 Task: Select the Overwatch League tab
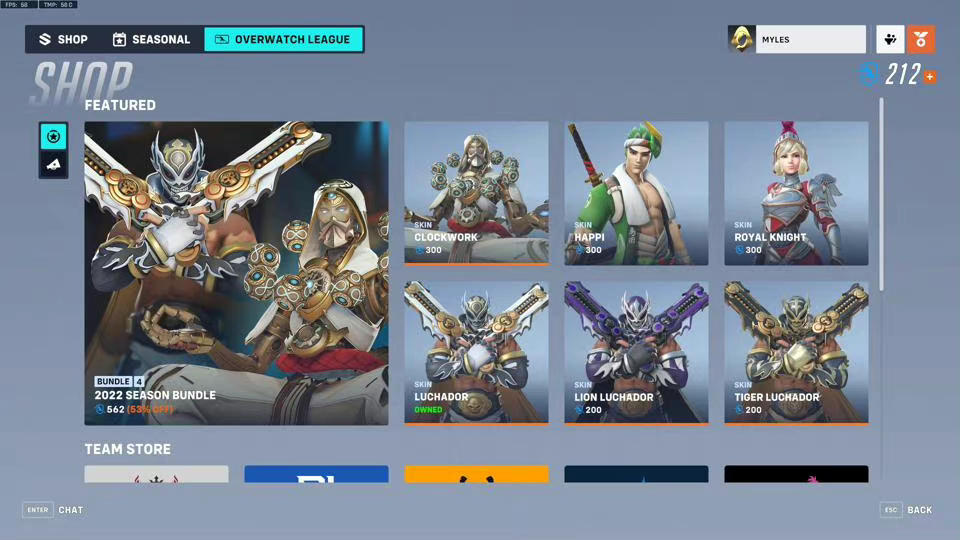coord(283,40)
